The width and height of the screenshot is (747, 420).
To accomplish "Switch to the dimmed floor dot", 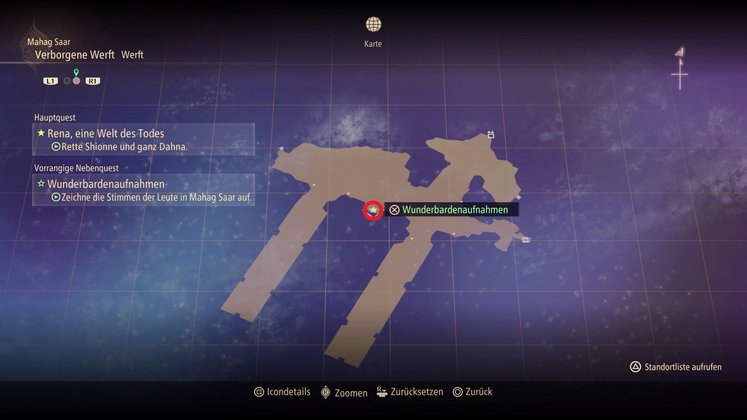I will [67, 80].
